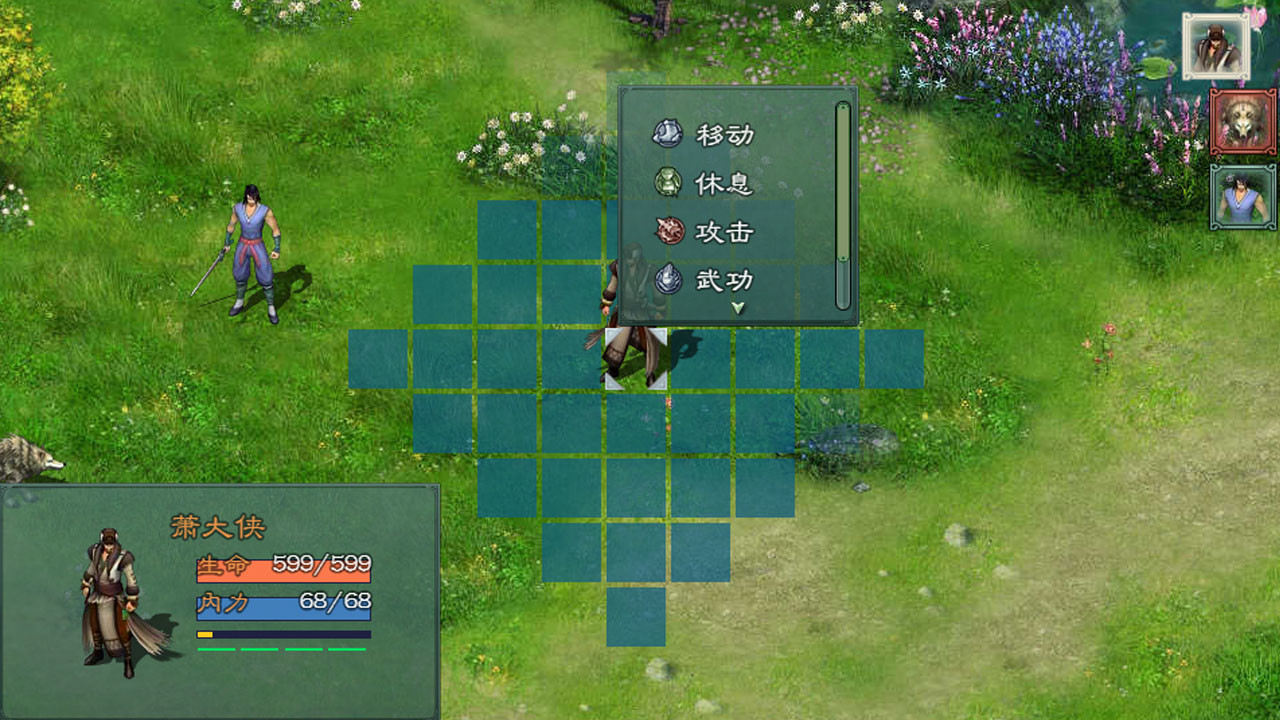Expand more commands with the down arrow

tap(736, 308)
